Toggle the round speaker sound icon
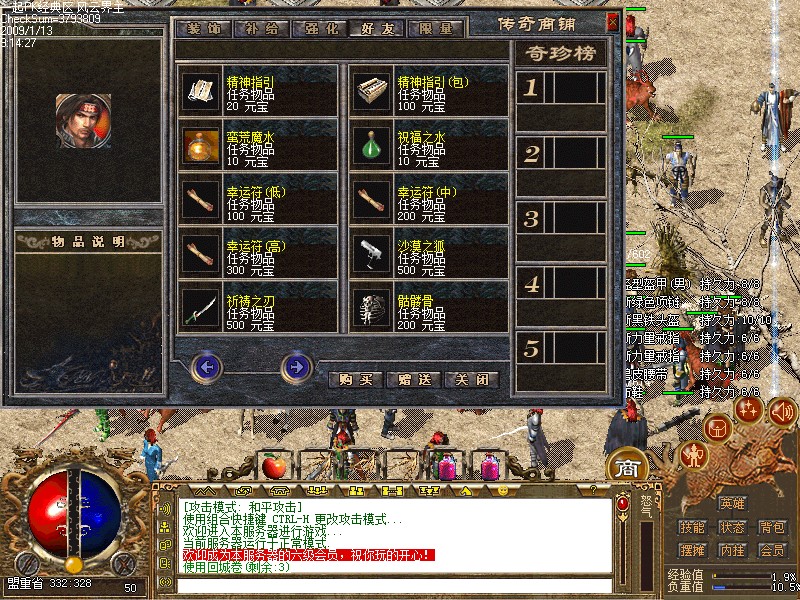 [782, 408]
